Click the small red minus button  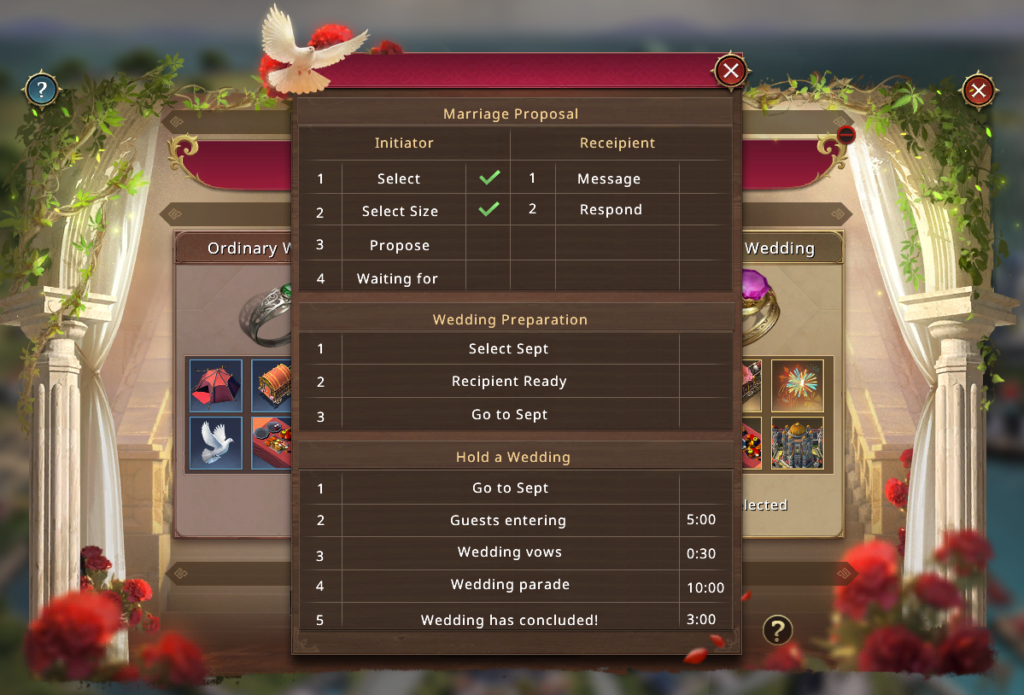tap(846, 134)
